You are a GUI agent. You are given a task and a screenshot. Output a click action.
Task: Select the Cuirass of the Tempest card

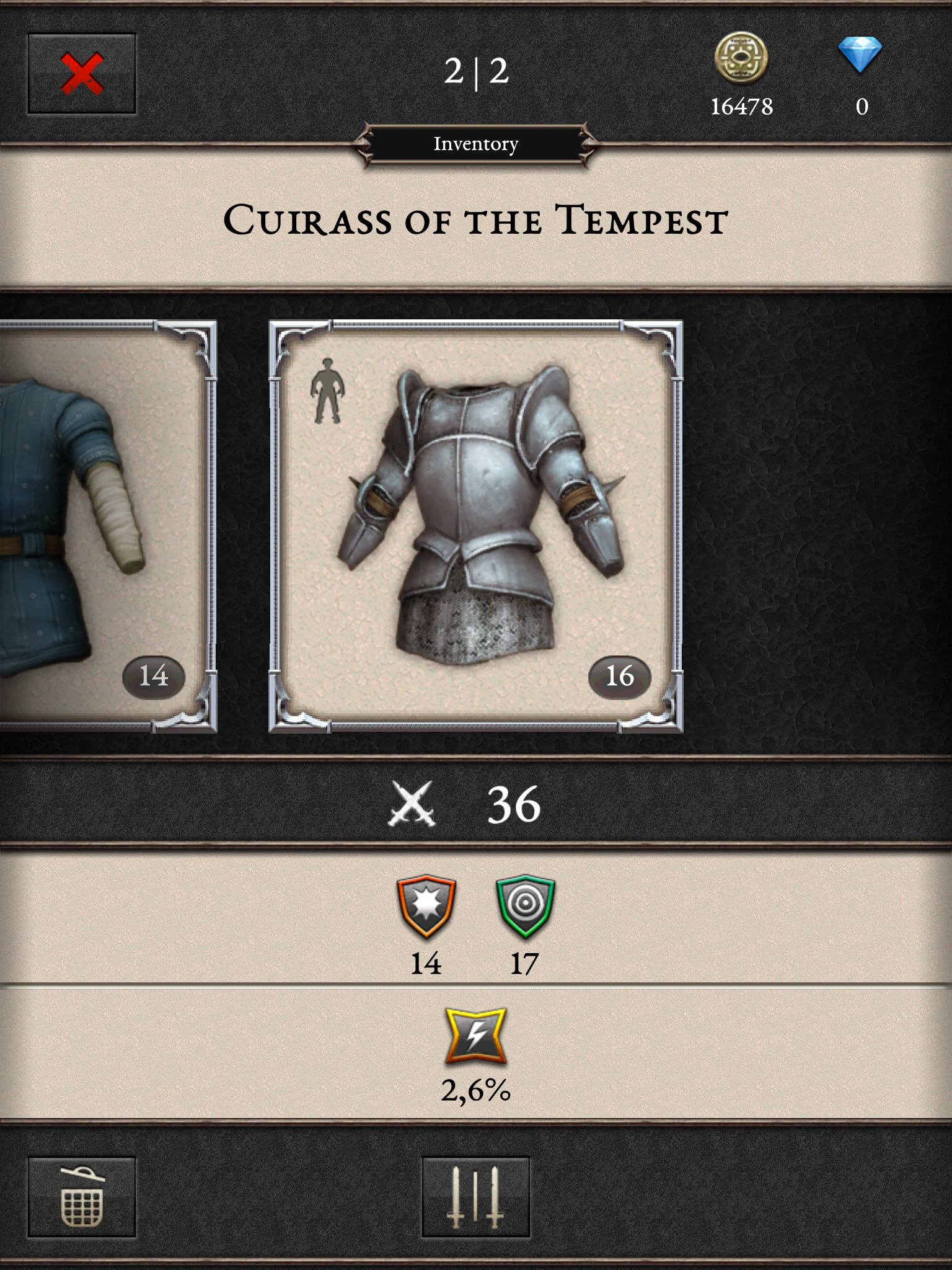pyautogui.click(x=475, y=525)
